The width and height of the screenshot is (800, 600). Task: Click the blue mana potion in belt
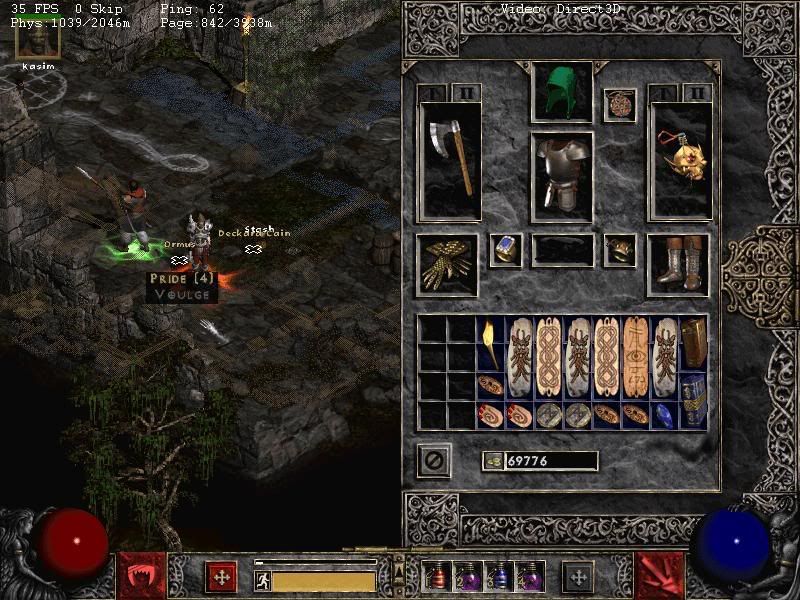498,577
